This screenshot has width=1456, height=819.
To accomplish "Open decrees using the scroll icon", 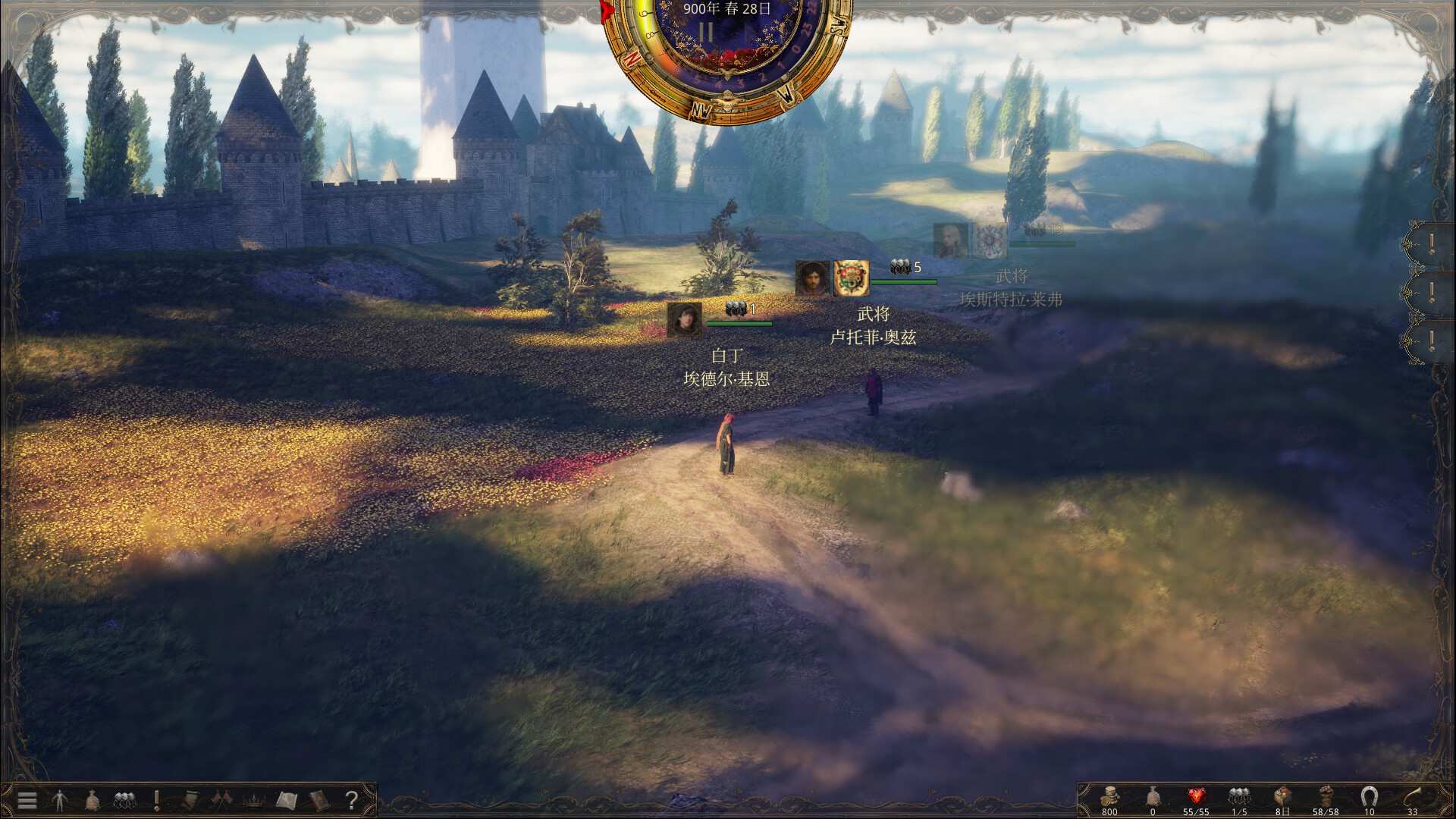I will coord(190,800).
